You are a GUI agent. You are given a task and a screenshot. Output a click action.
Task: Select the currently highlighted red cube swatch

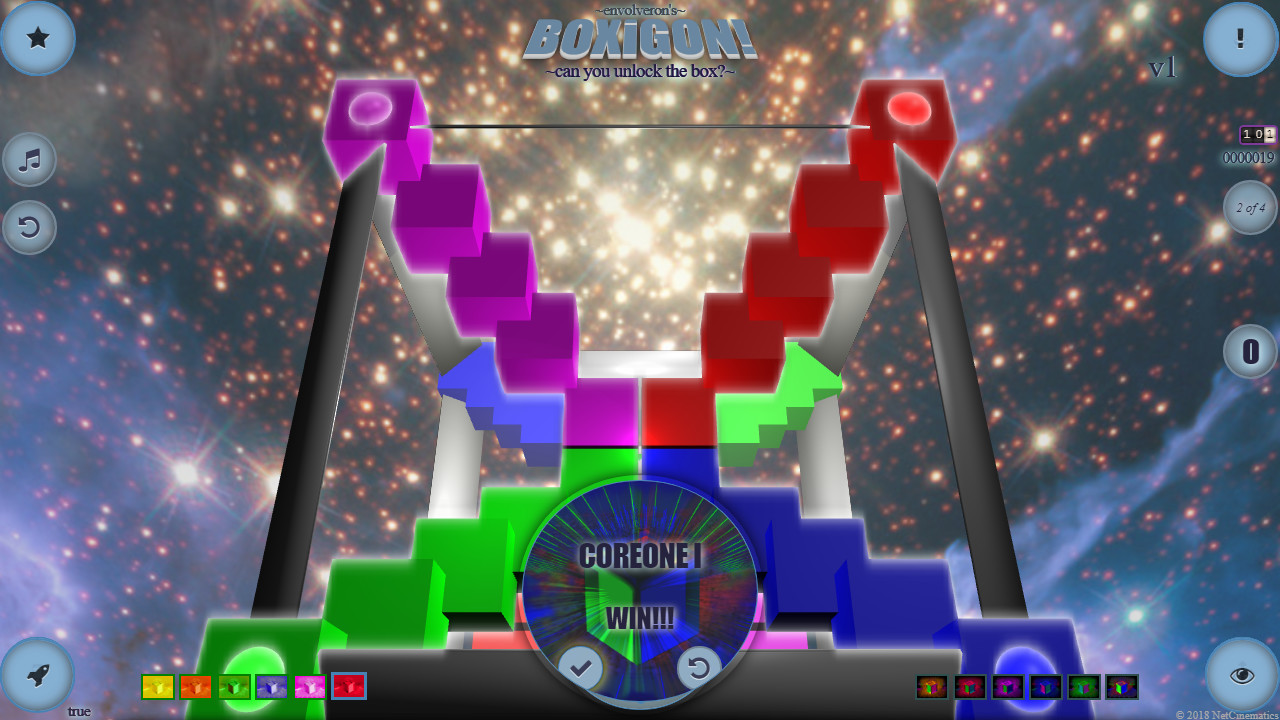tap(348, 686)
